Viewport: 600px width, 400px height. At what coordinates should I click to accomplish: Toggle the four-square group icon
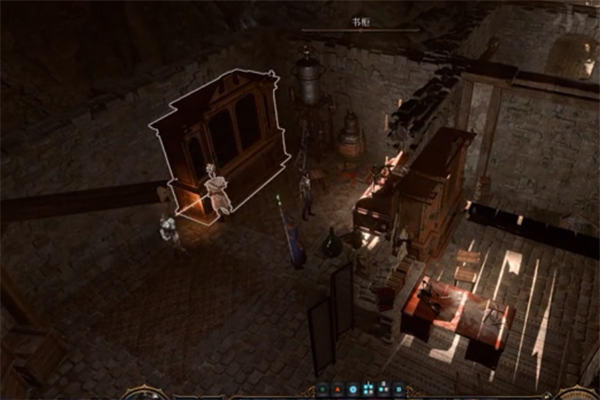(x=368, y=389)
